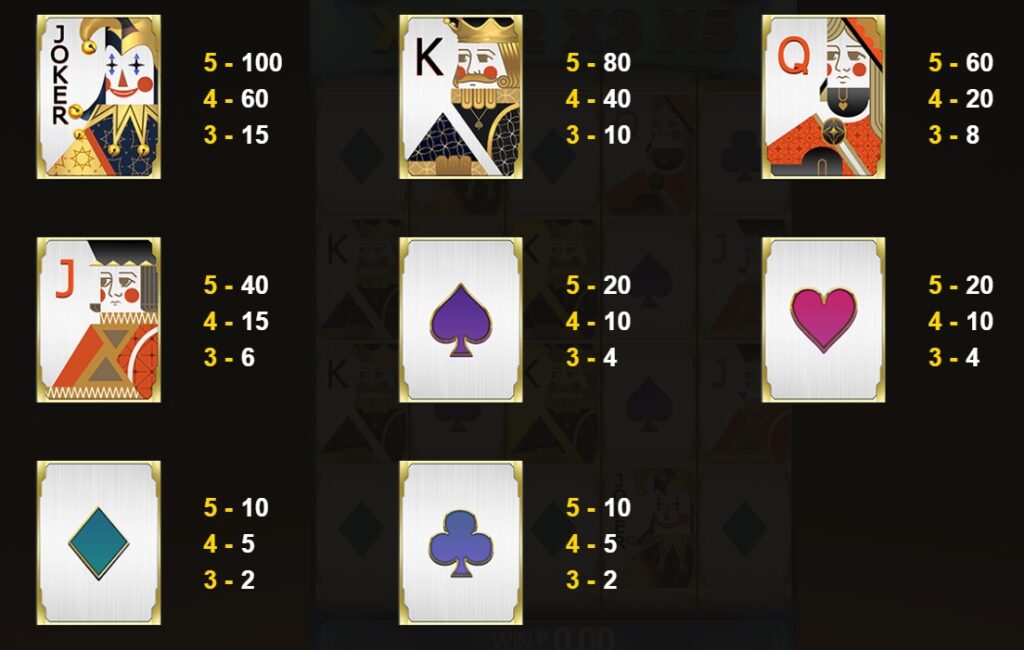Viewport: 1024px width, 650px height.
Task: Choose the Queen card symbol
Action: click(823, 97)
